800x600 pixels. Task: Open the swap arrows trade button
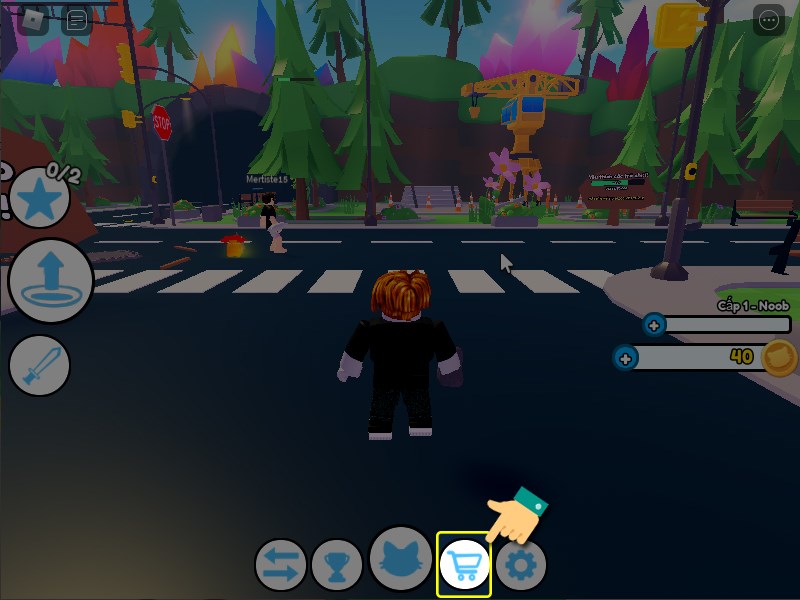280,565
